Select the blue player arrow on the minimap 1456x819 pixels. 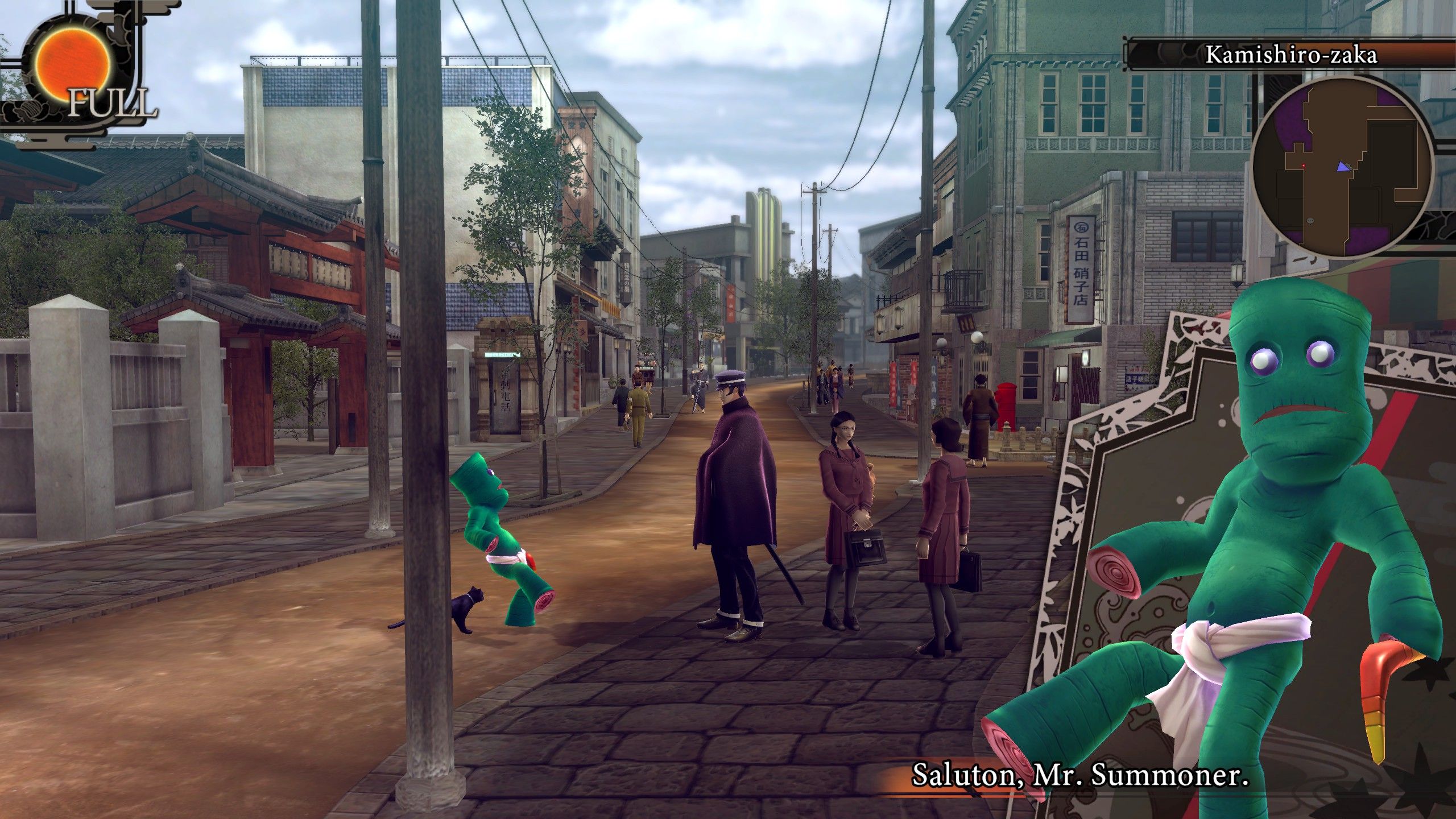1343,167
